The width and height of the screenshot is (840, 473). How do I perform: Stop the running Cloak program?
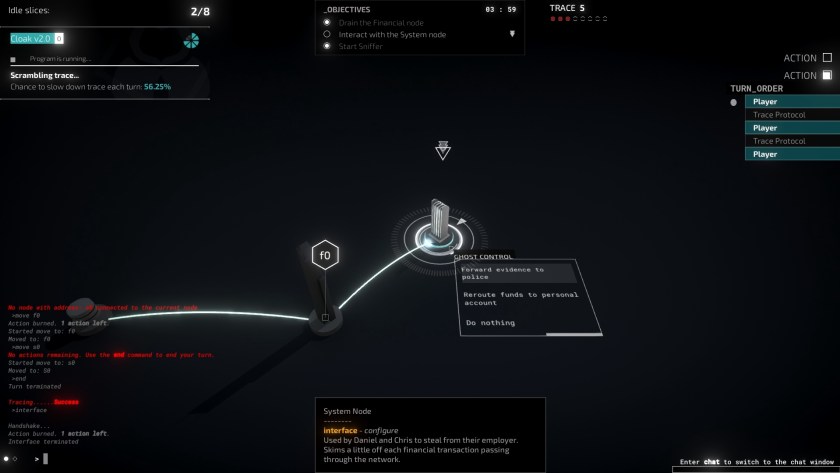point(13,59)
